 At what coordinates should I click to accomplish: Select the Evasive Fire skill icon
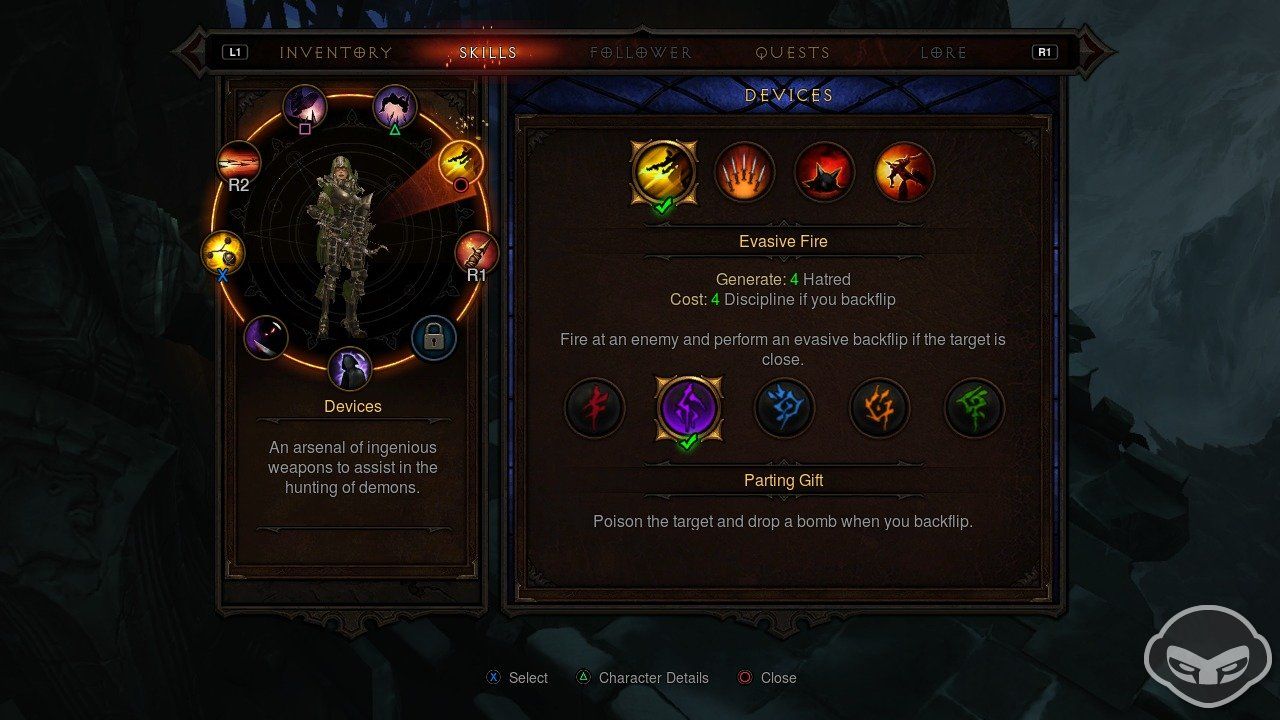[x=665, y=172]
